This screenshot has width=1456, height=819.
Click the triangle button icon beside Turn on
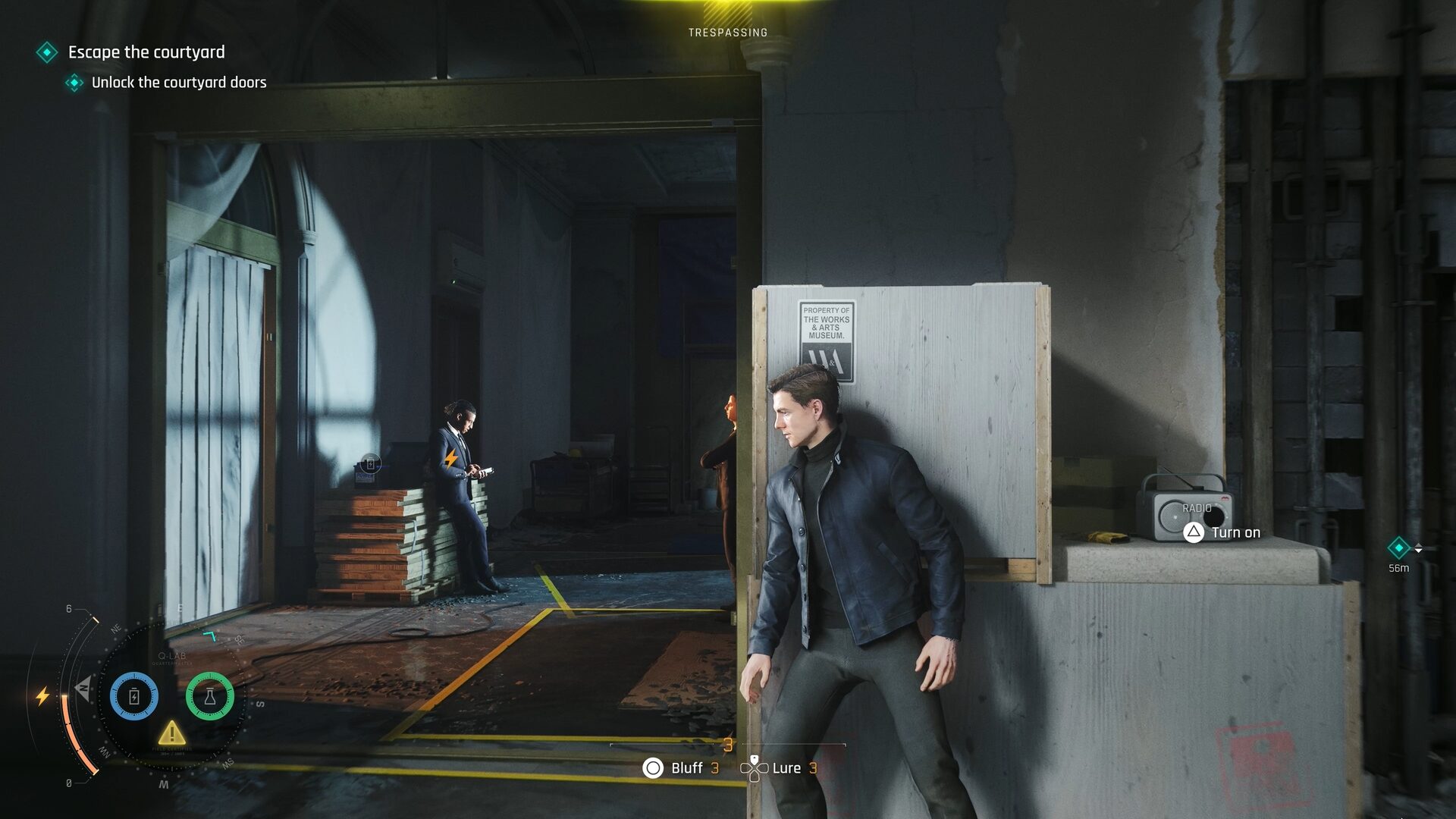[x=1192, y=532]
